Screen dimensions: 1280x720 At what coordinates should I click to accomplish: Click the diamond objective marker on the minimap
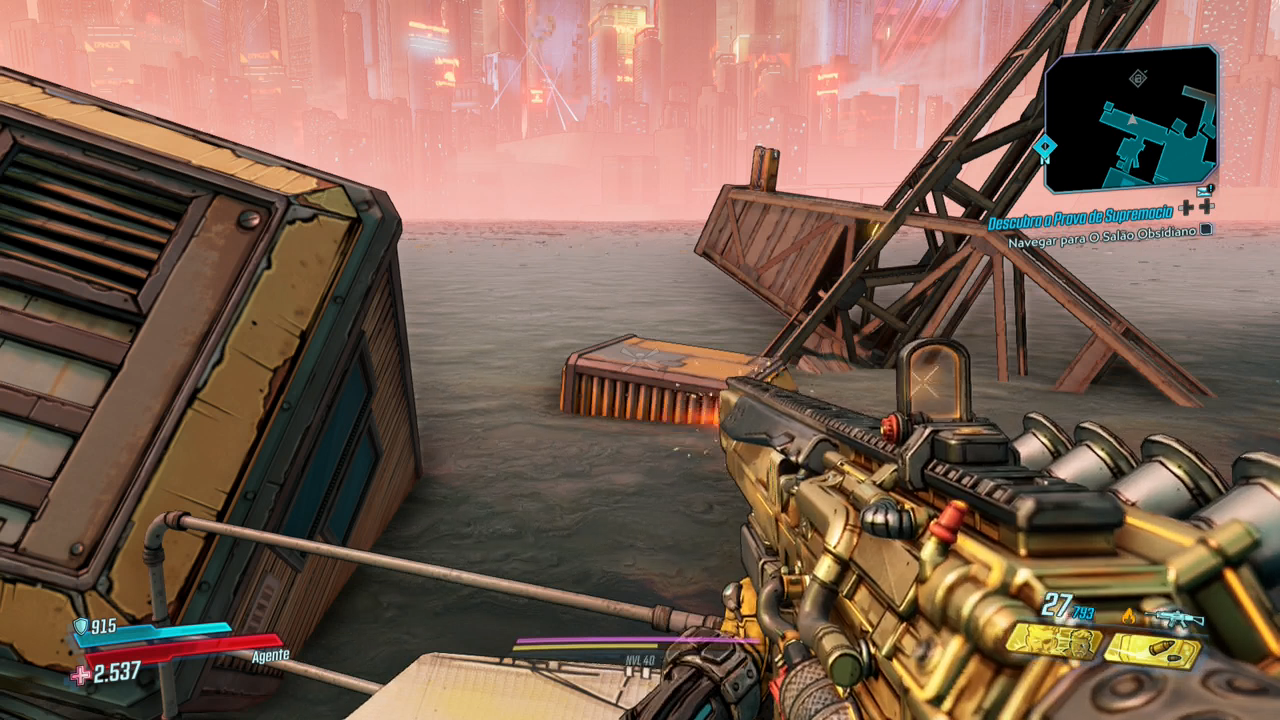(x=1137, y=77)
